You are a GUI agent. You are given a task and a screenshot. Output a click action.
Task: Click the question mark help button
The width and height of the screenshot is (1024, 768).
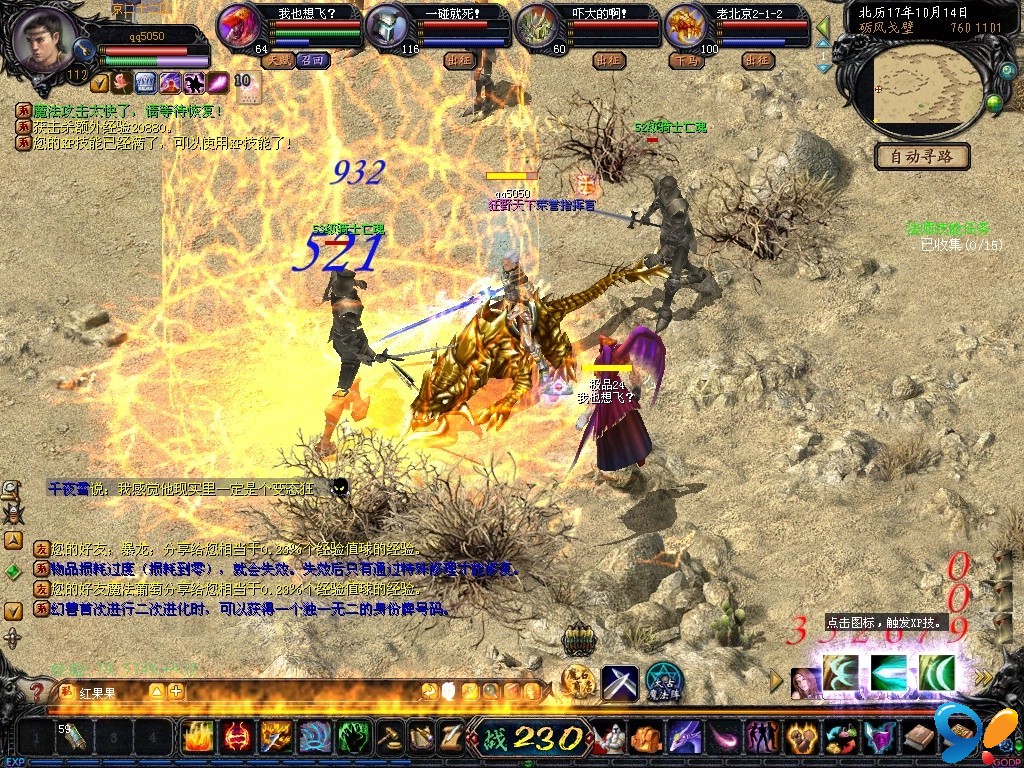click(x=37, y=691)
